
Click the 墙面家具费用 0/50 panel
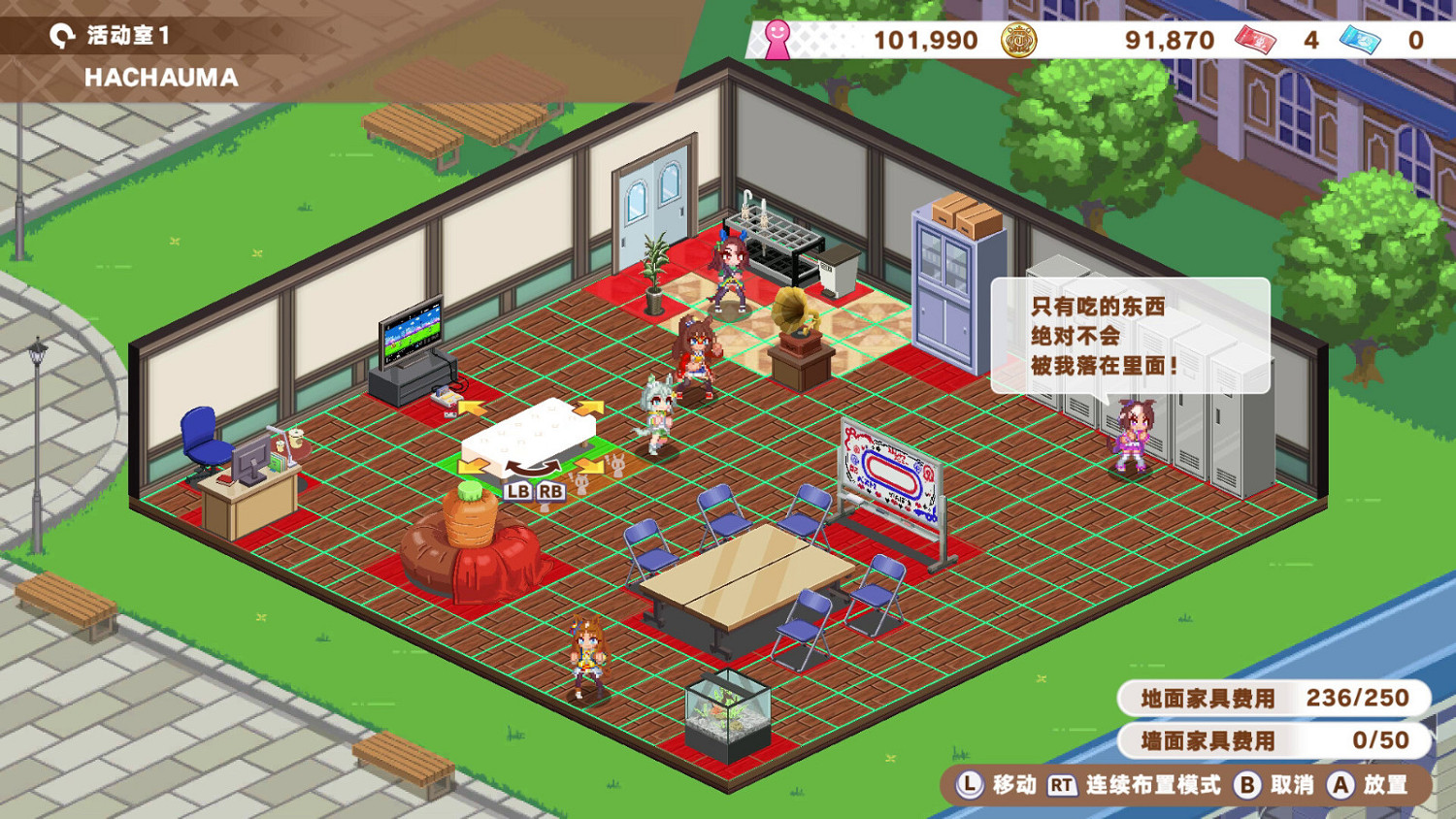click(1272, 739)
